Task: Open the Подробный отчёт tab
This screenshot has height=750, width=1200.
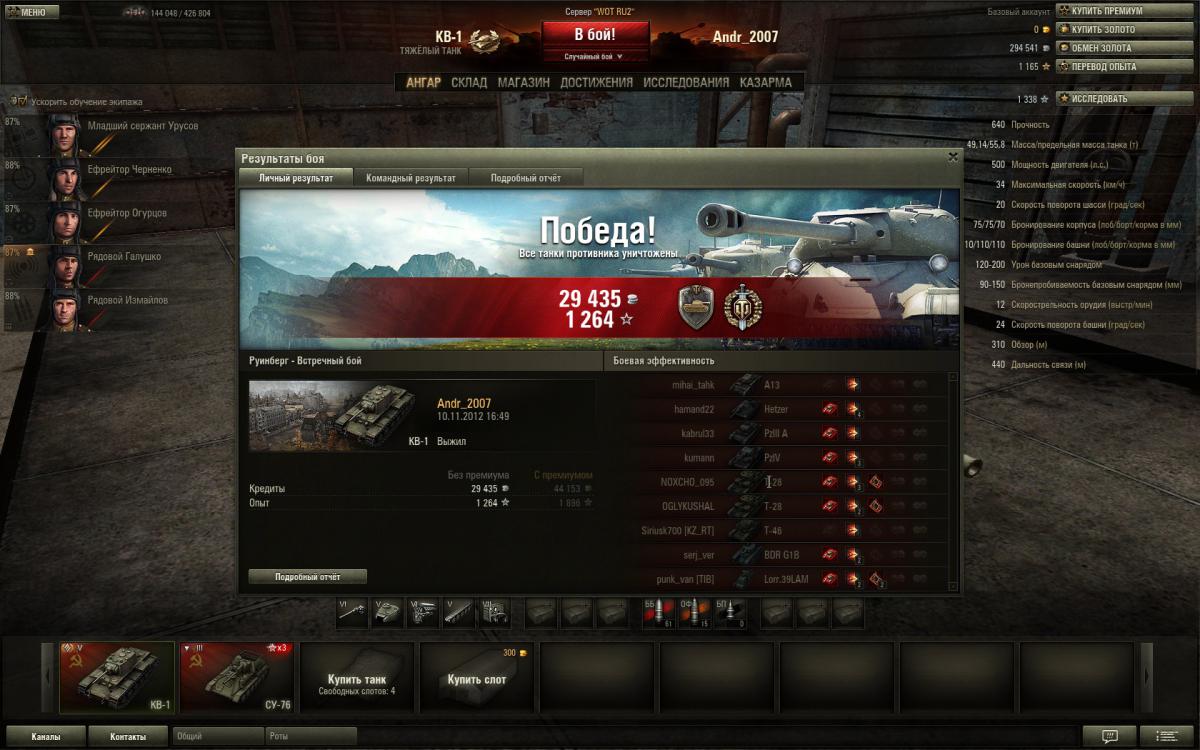Action: [525, 178]
